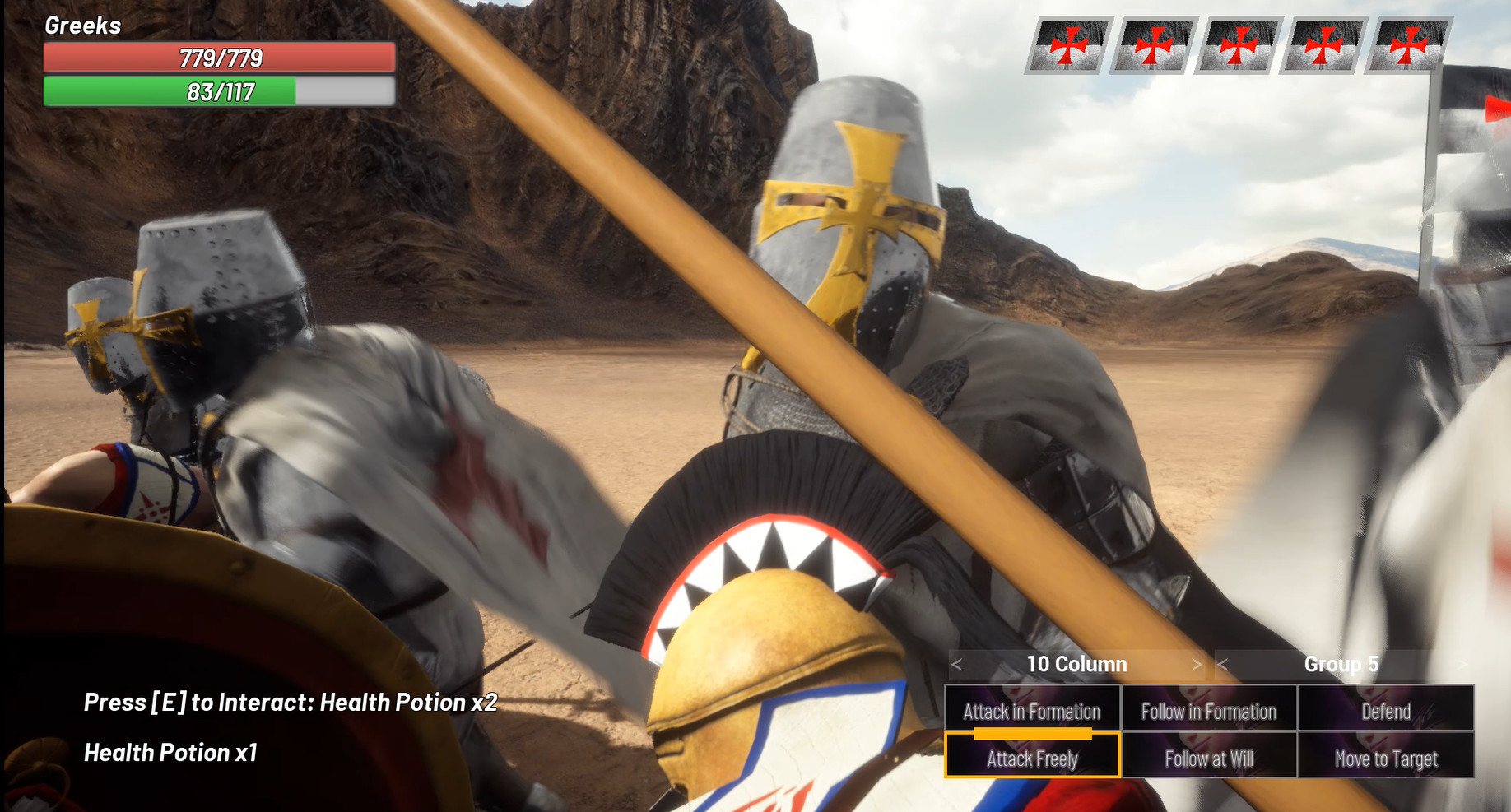Select the first Templar cross squad icon
The image size is (1511, 812).
click(x=1070, y=45)
